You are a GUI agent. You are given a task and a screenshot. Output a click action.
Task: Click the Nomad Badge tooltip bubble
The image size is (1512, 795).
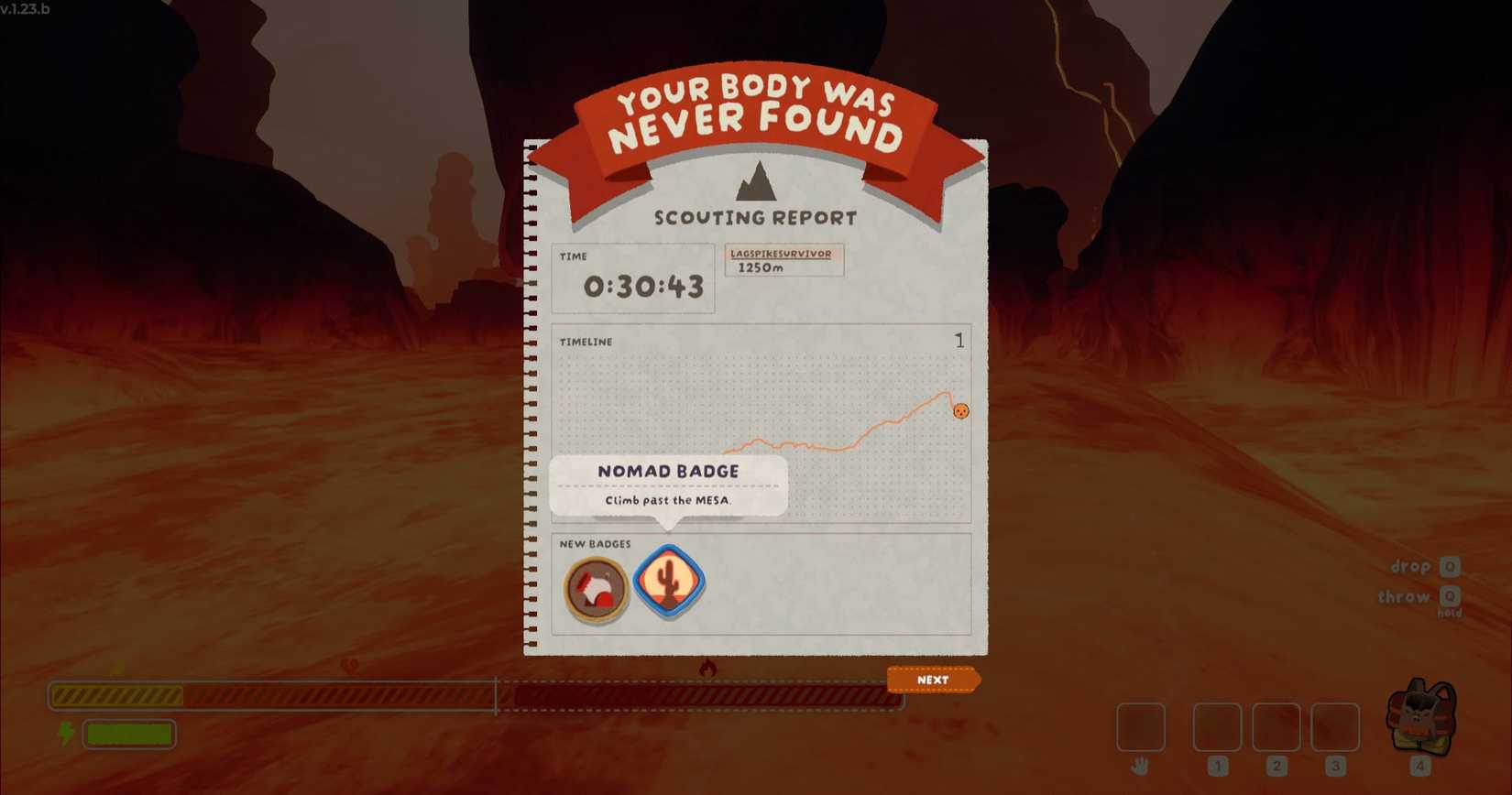click(x=668, y=485)
